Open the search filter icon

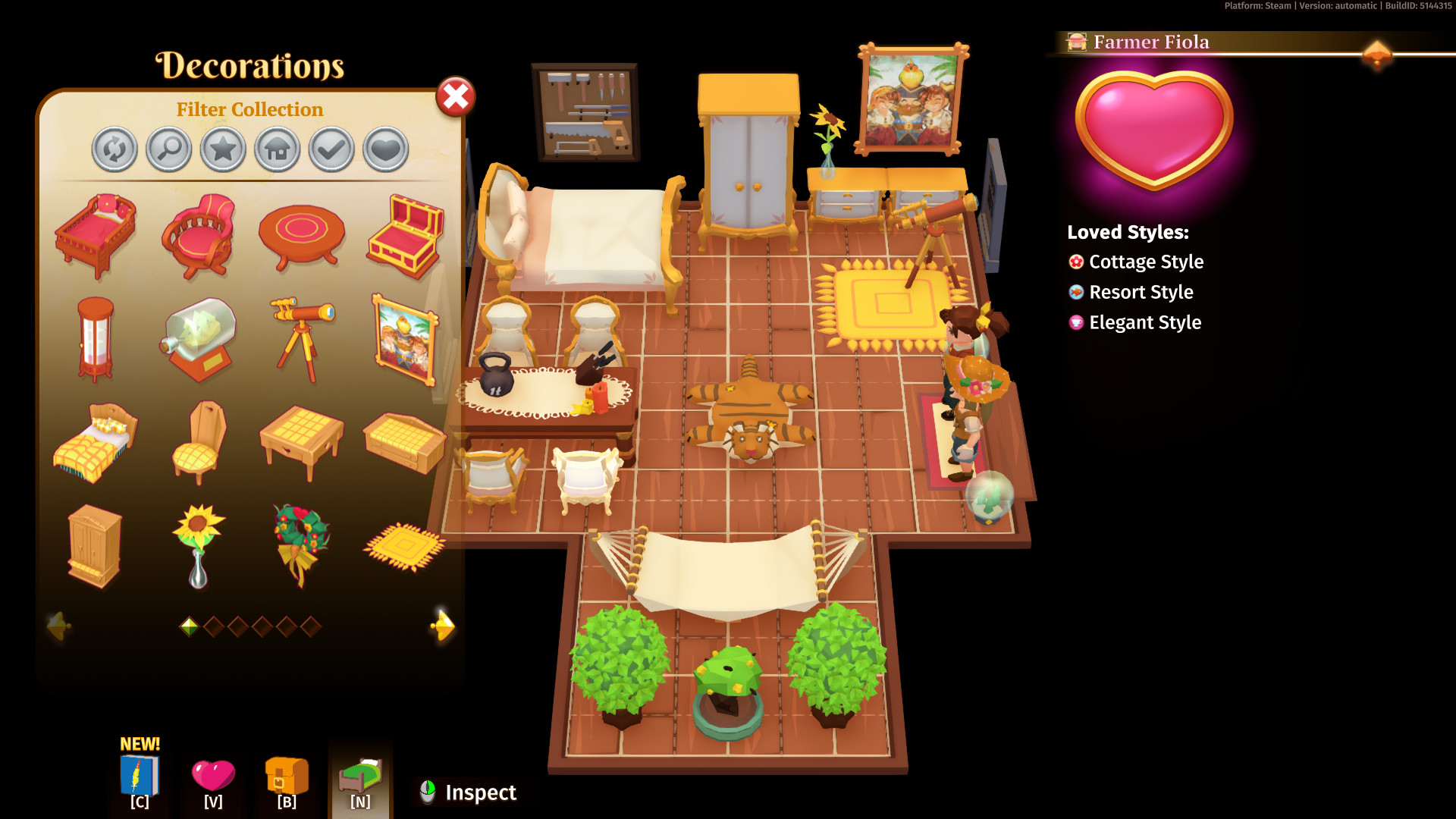pyautogui.click(x=168, y=149)
